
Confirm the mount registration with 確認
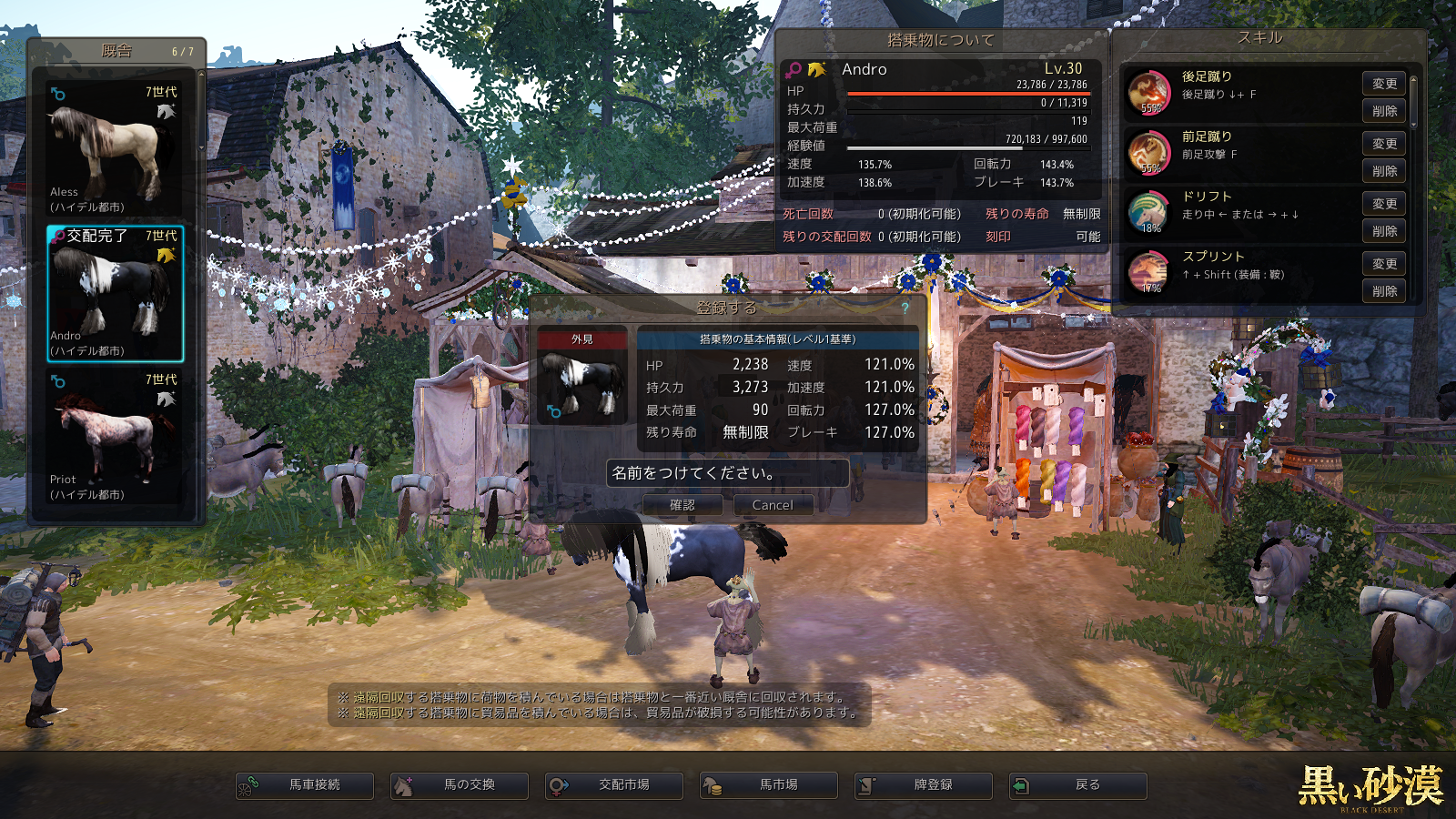682,505
